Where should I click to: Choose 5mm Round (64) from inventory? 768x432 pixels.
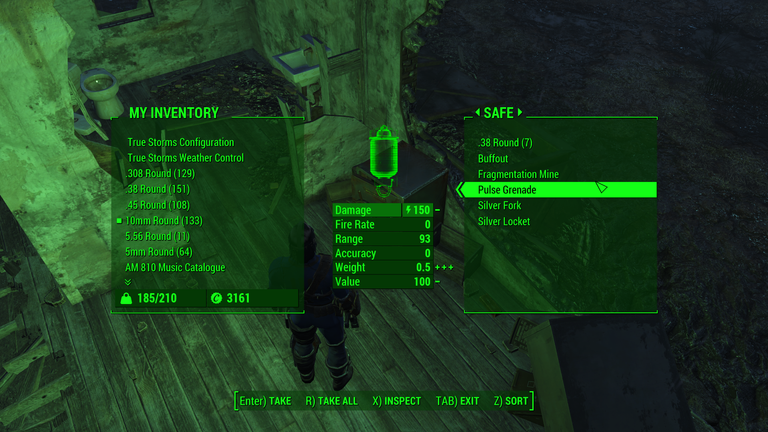pyautogui.click(x=159, y=252)
